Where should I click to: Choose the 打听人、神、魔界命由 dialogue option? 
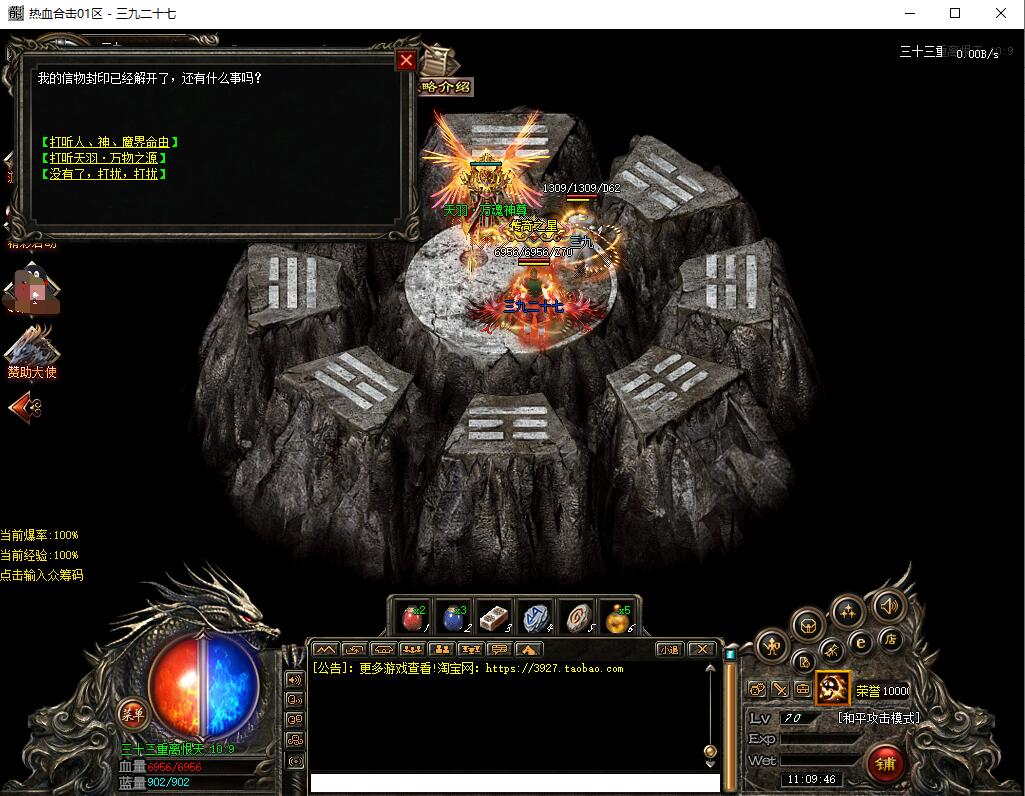pos(110,142)
